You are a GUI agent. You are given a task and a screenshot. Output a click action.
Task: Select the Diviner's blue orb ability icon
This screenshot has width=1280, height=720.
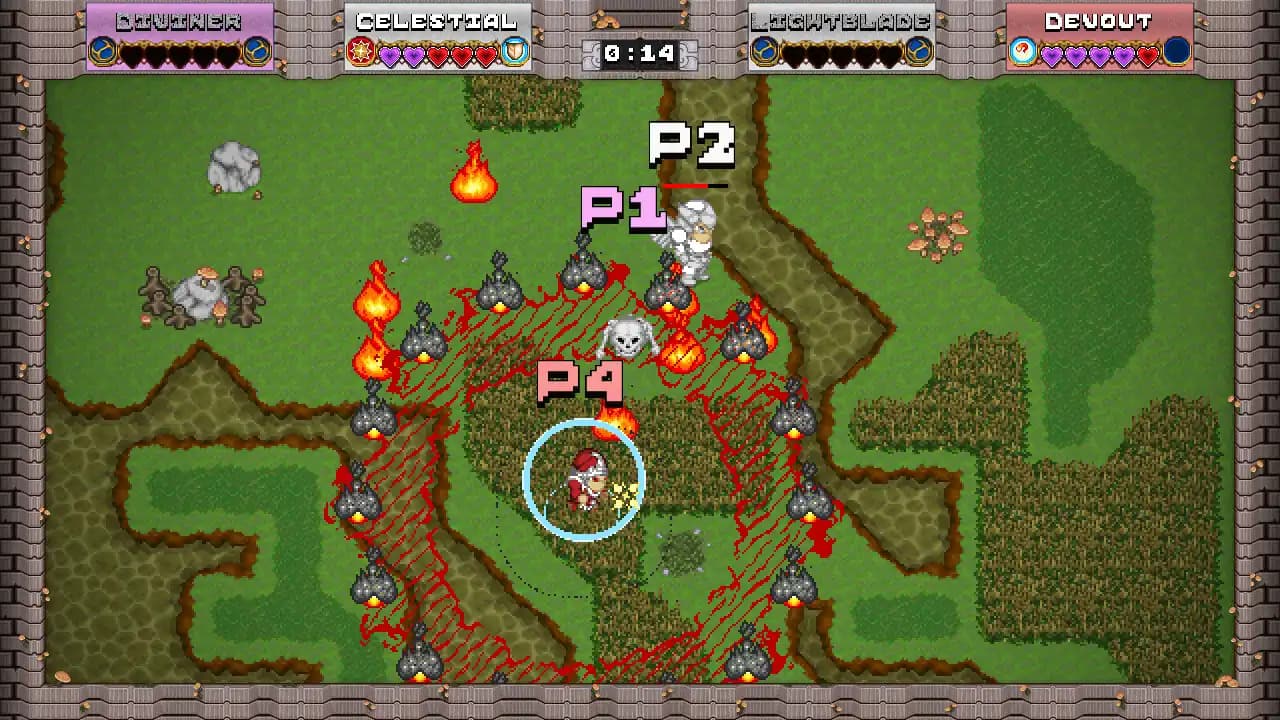pyautogui.click(x=102, y=52)
